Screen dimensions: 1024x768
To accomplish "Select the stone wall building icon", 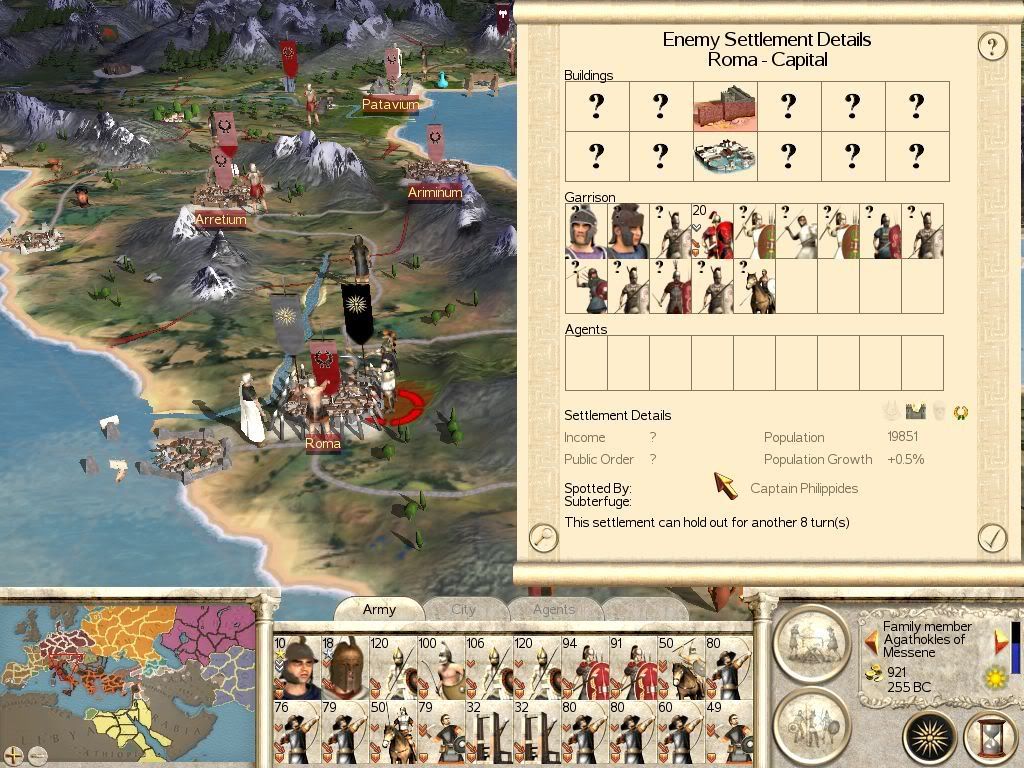I will point(725,106).
